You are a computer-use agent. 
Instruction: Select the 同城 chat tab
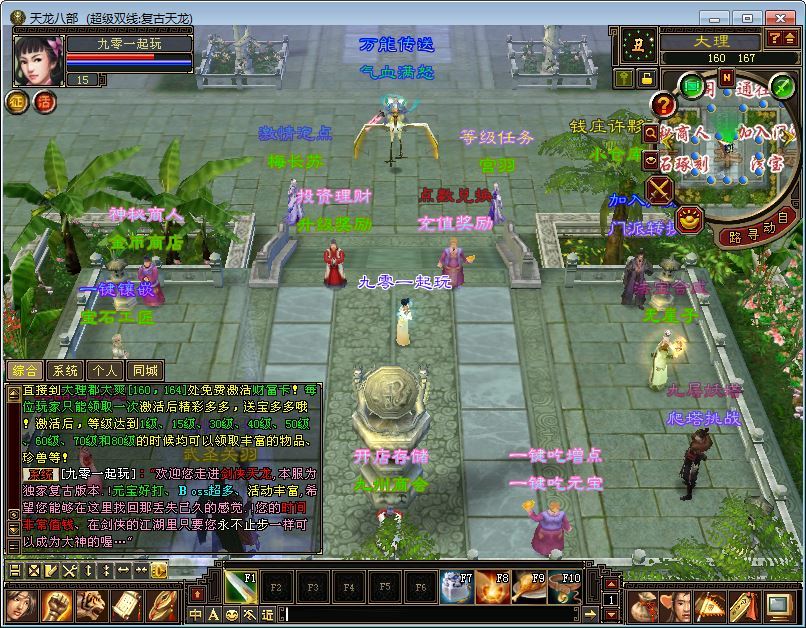145,370
